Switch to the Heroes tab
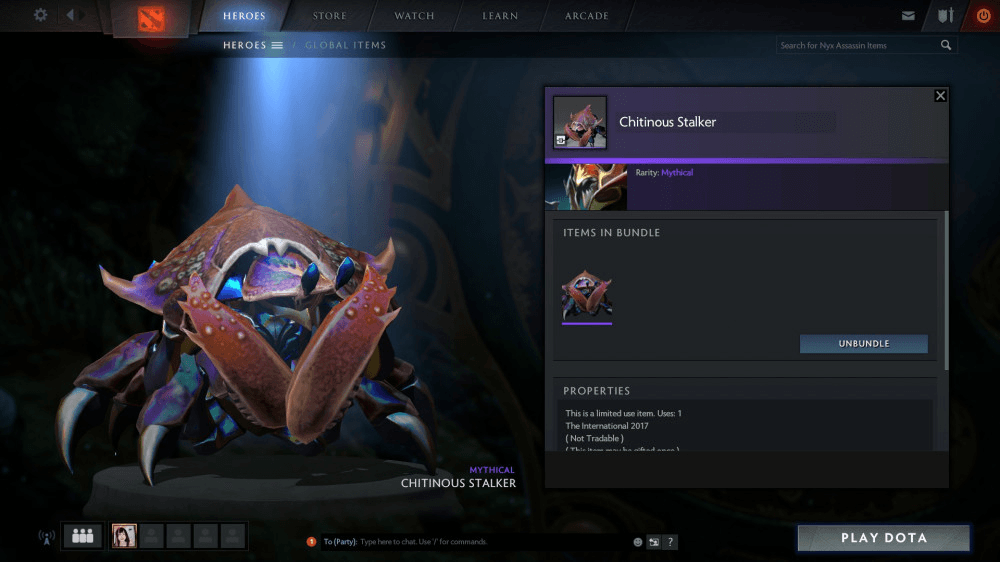Screen dimensions: 1000x562 coord(245,16)
